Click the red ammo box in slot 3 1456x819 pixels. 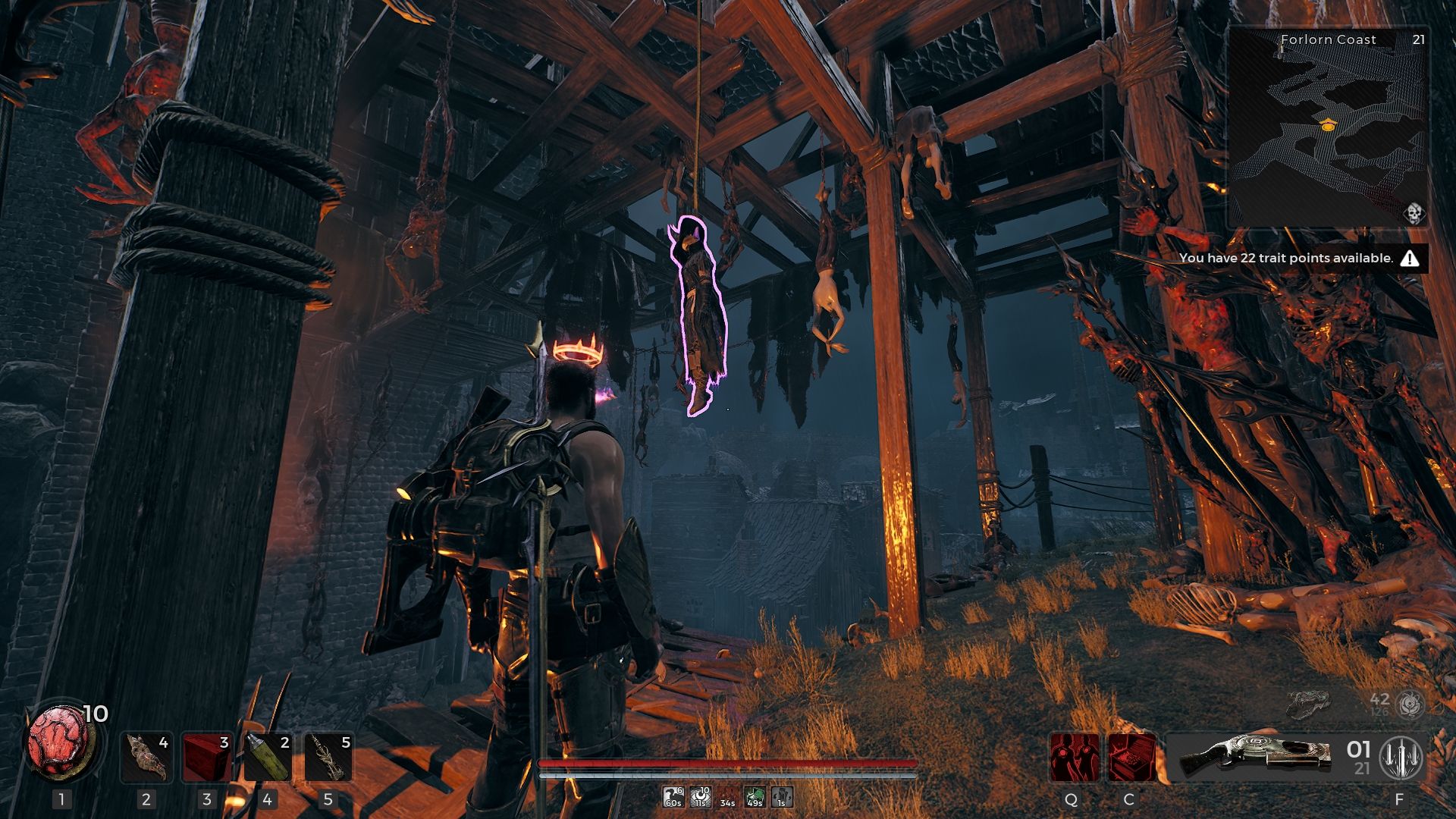(206, 756)
